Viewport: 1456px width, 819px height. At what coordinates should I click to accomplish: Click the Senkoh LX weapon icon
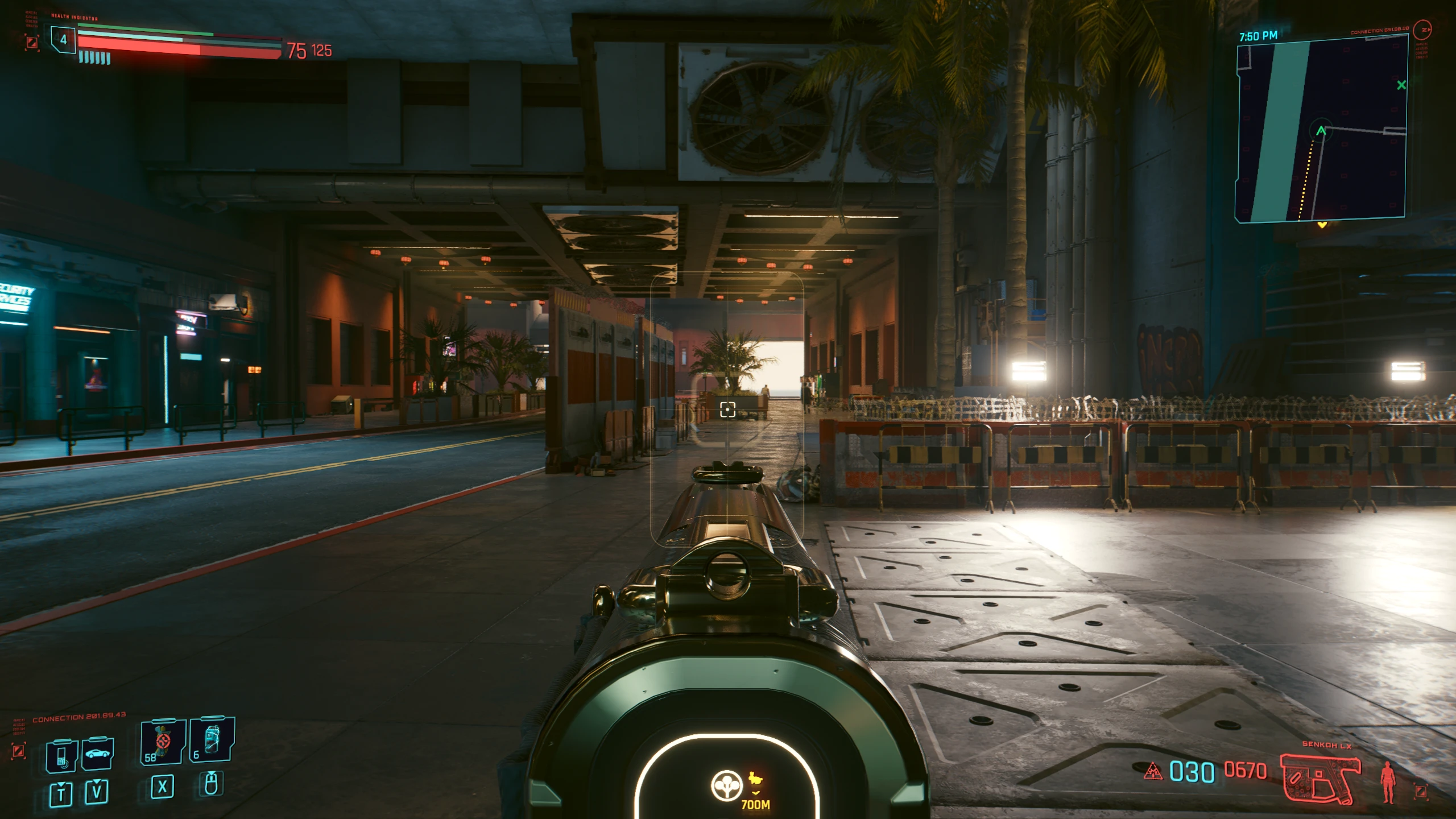pos(1321,777)
